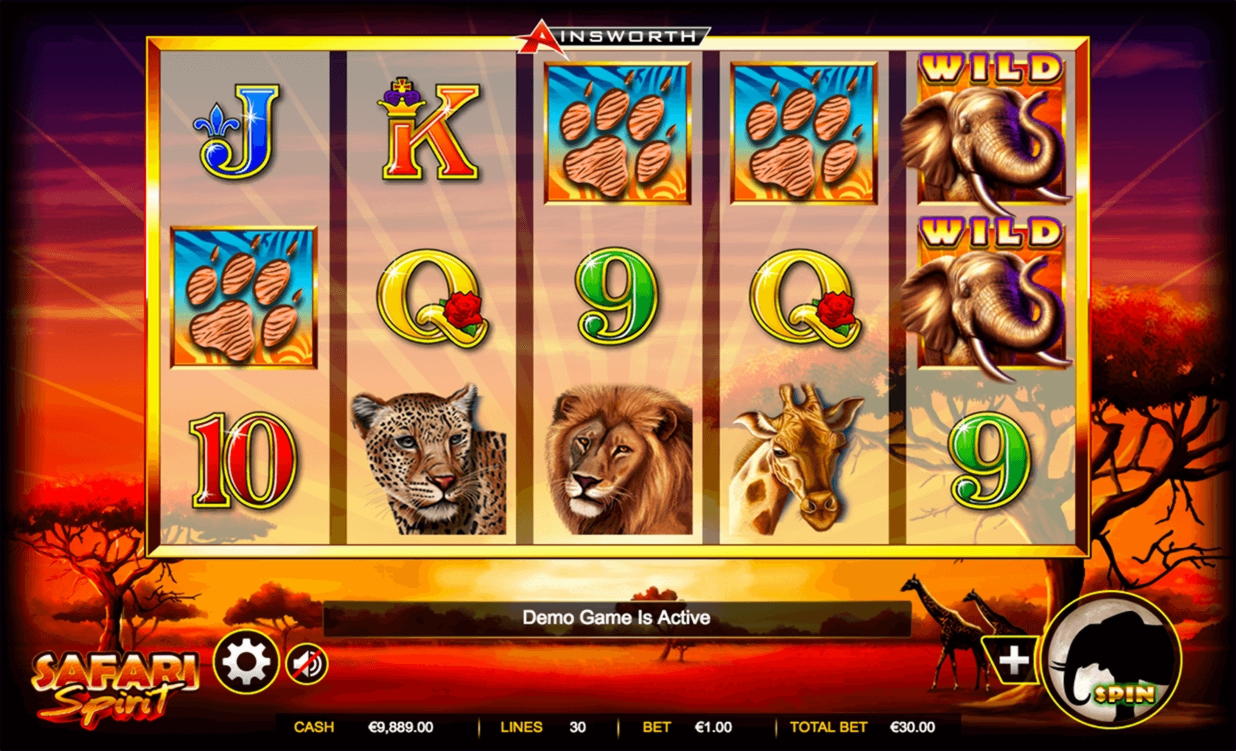Spin the reels with the elephant button
Viewport: 1236px width, 751px height.
[1111, 660]
